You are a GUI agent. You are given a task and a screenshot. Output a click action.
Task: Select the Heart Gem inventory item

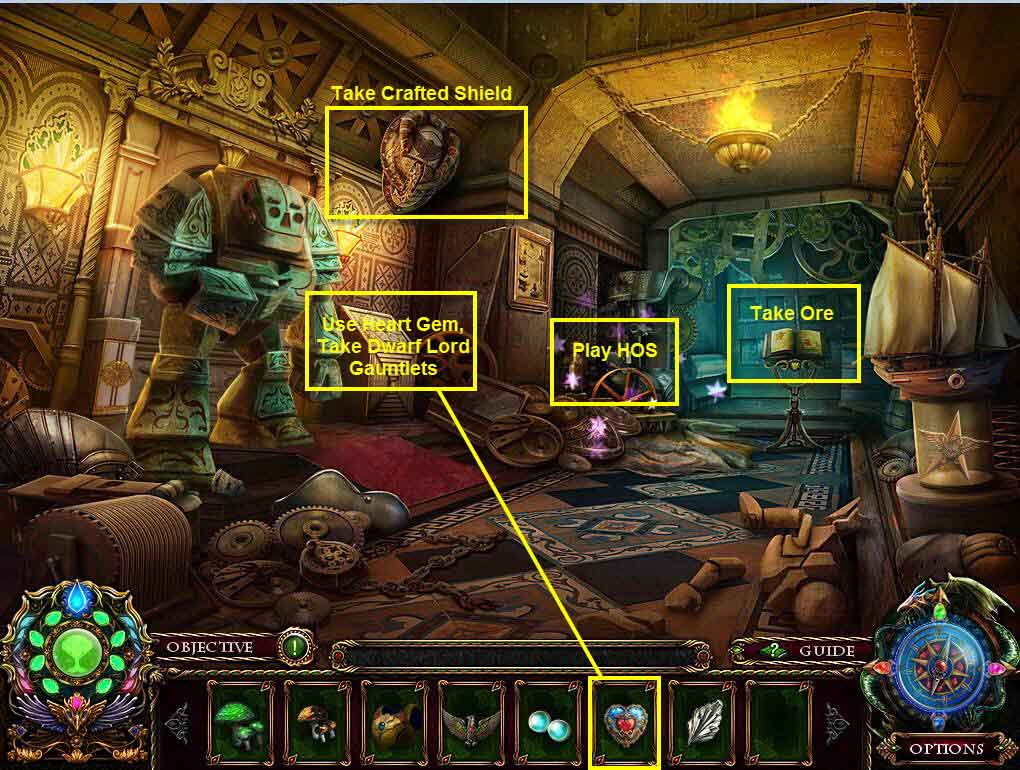click(x=624, y=720)
